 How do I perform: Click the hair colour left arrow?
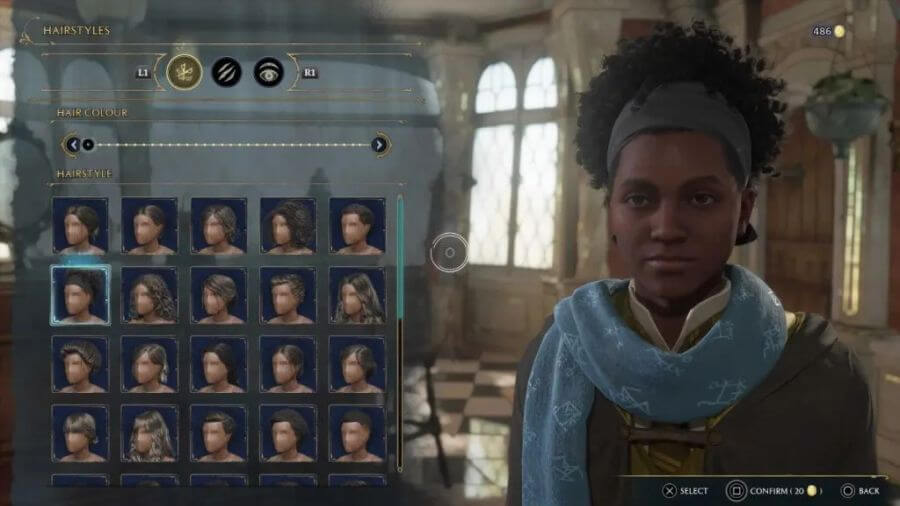point(72,145)
